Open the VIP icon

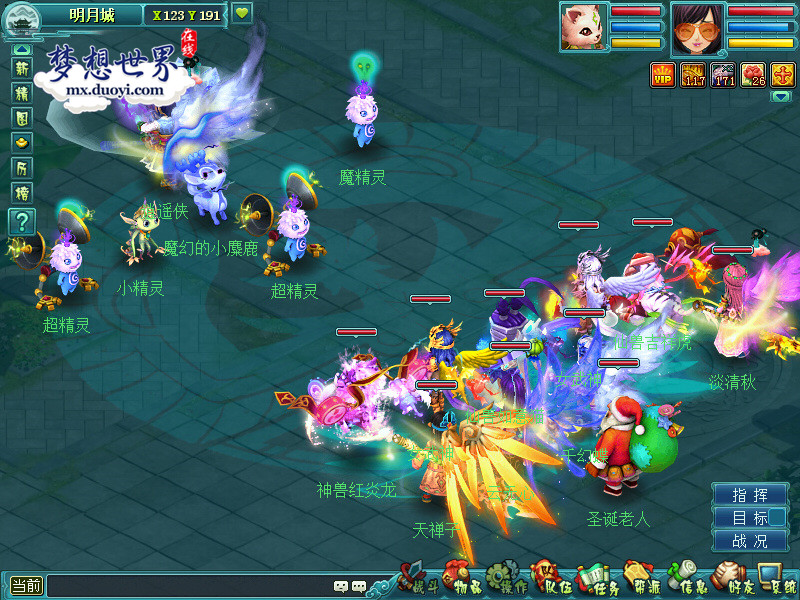[x=662, y=74]
